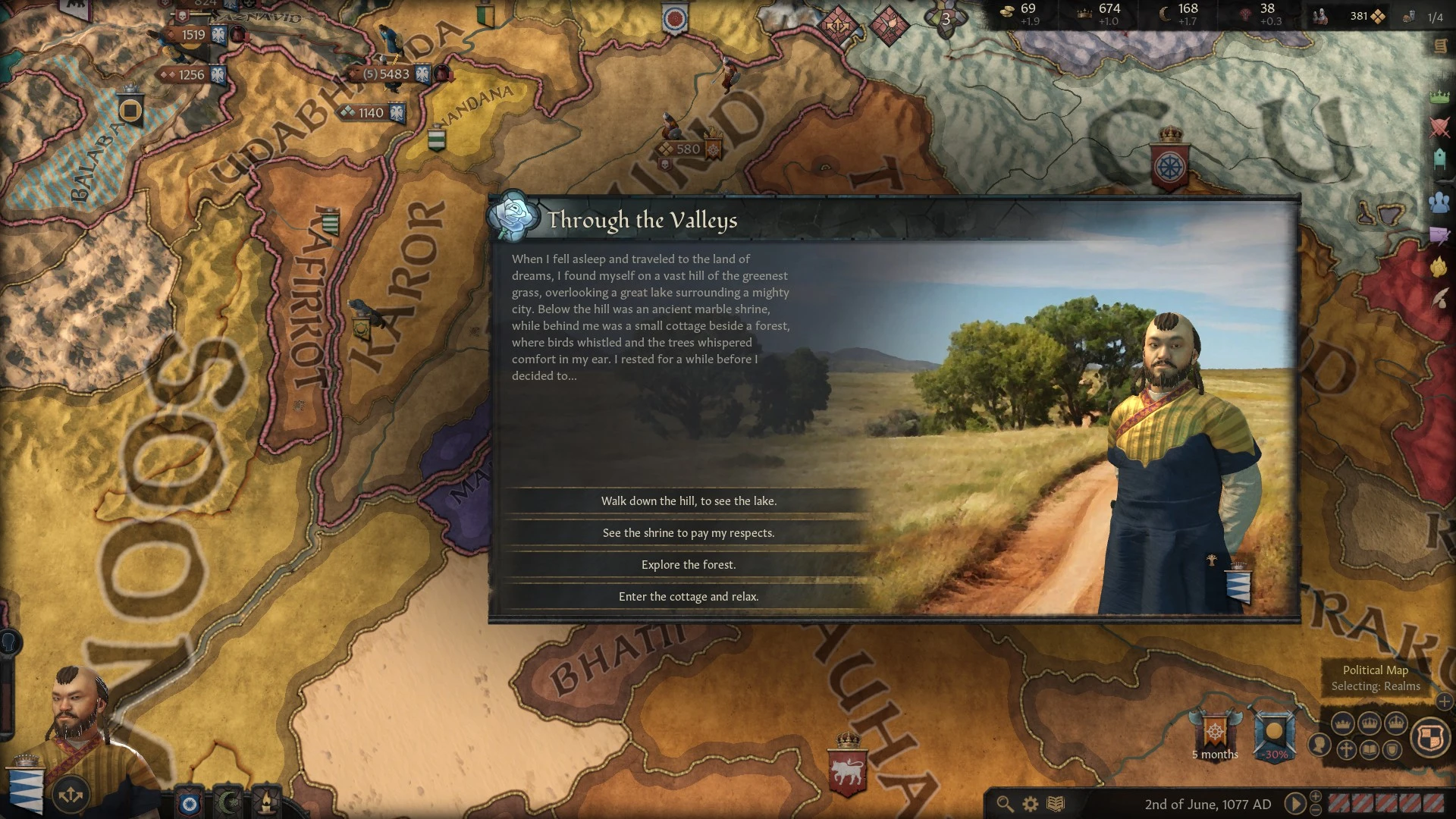The height and width of the screenshot is (819, 1456).
Task: Open the encyclopedia book icon near the date
Action: pyautogui.click(x=1055, y=803)
